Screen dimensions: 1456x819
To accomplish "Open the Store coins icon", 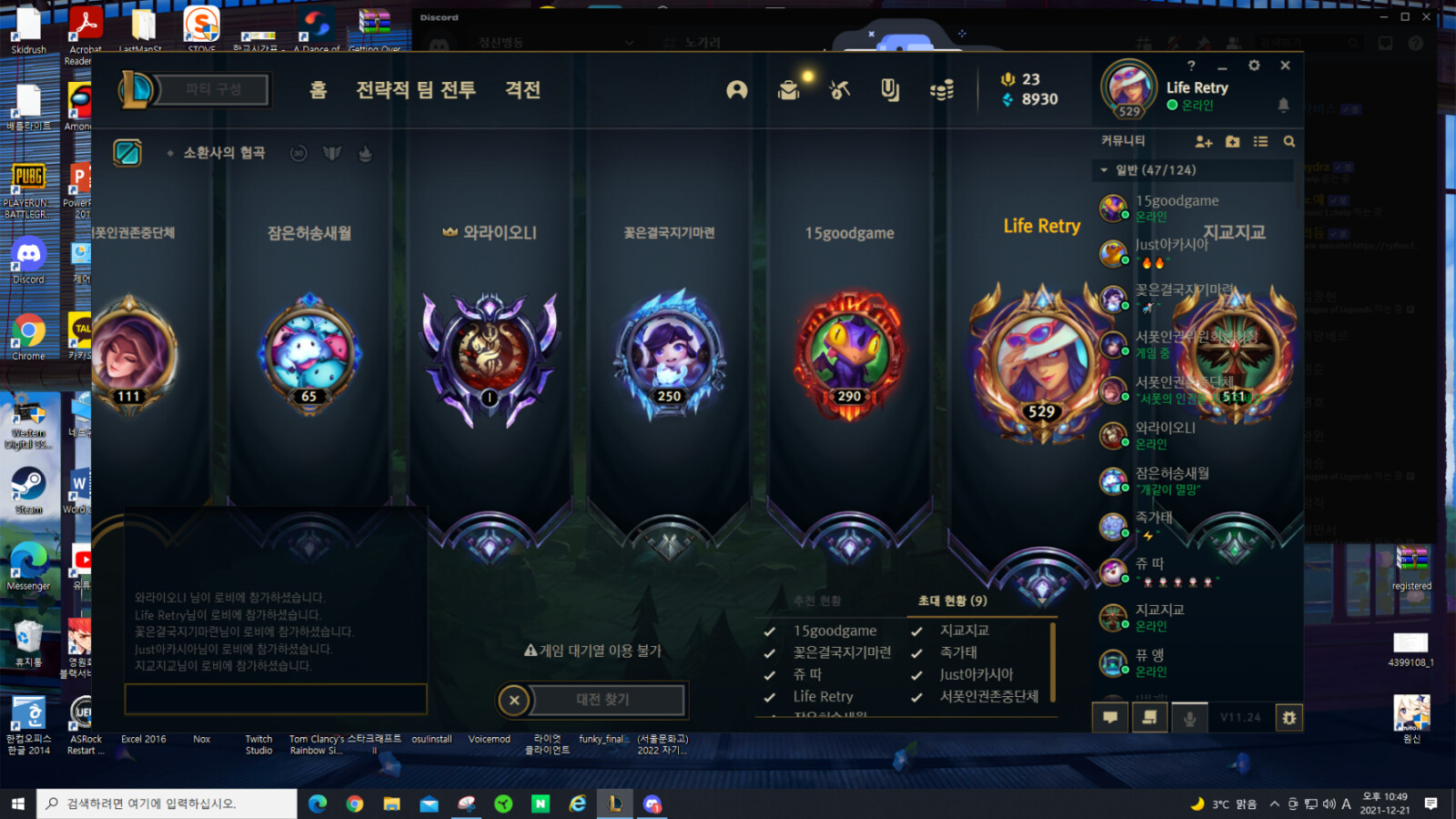I will tap(942, 90).
